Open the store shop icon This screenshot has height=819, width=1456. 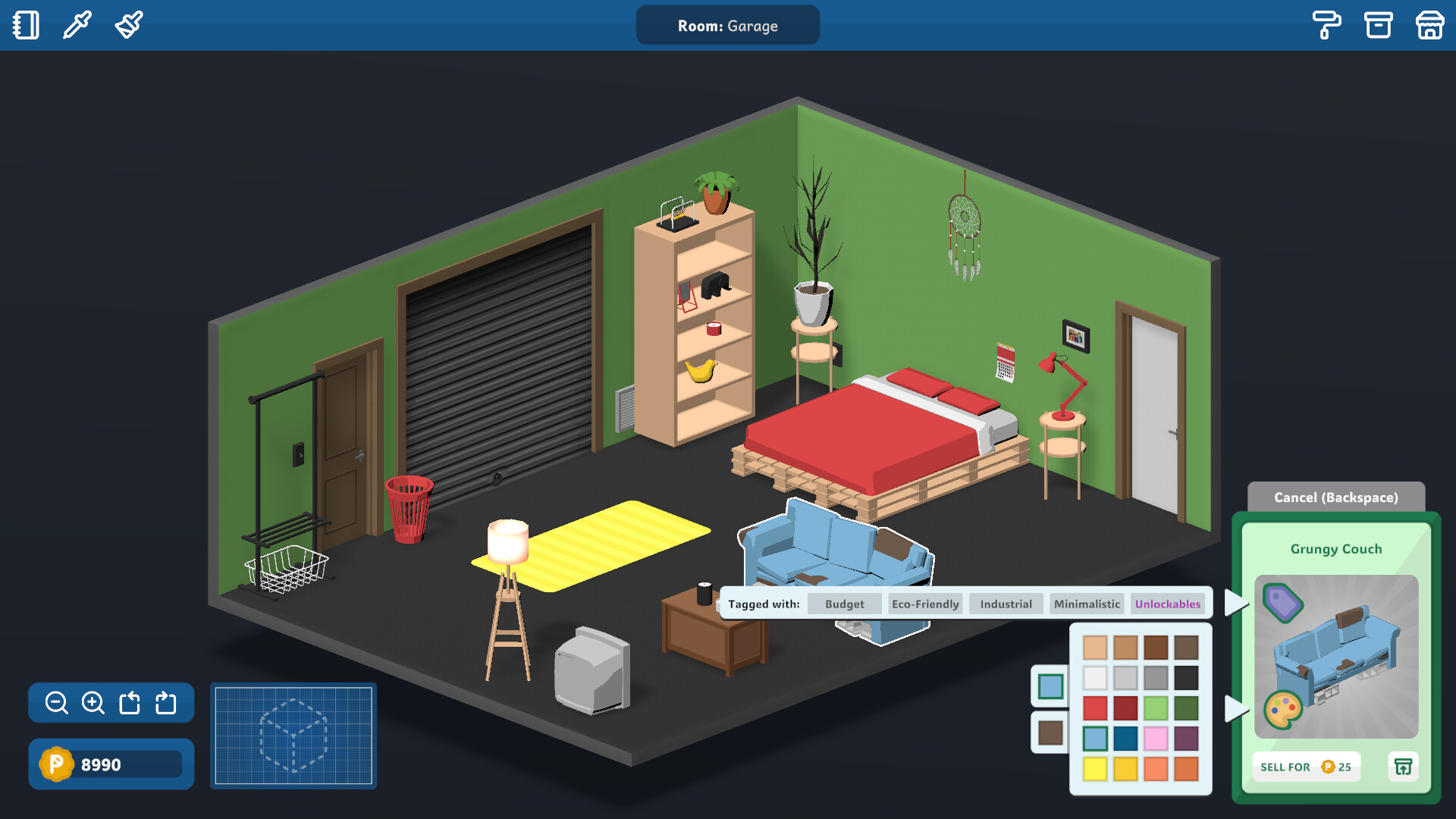[1429, 24]
